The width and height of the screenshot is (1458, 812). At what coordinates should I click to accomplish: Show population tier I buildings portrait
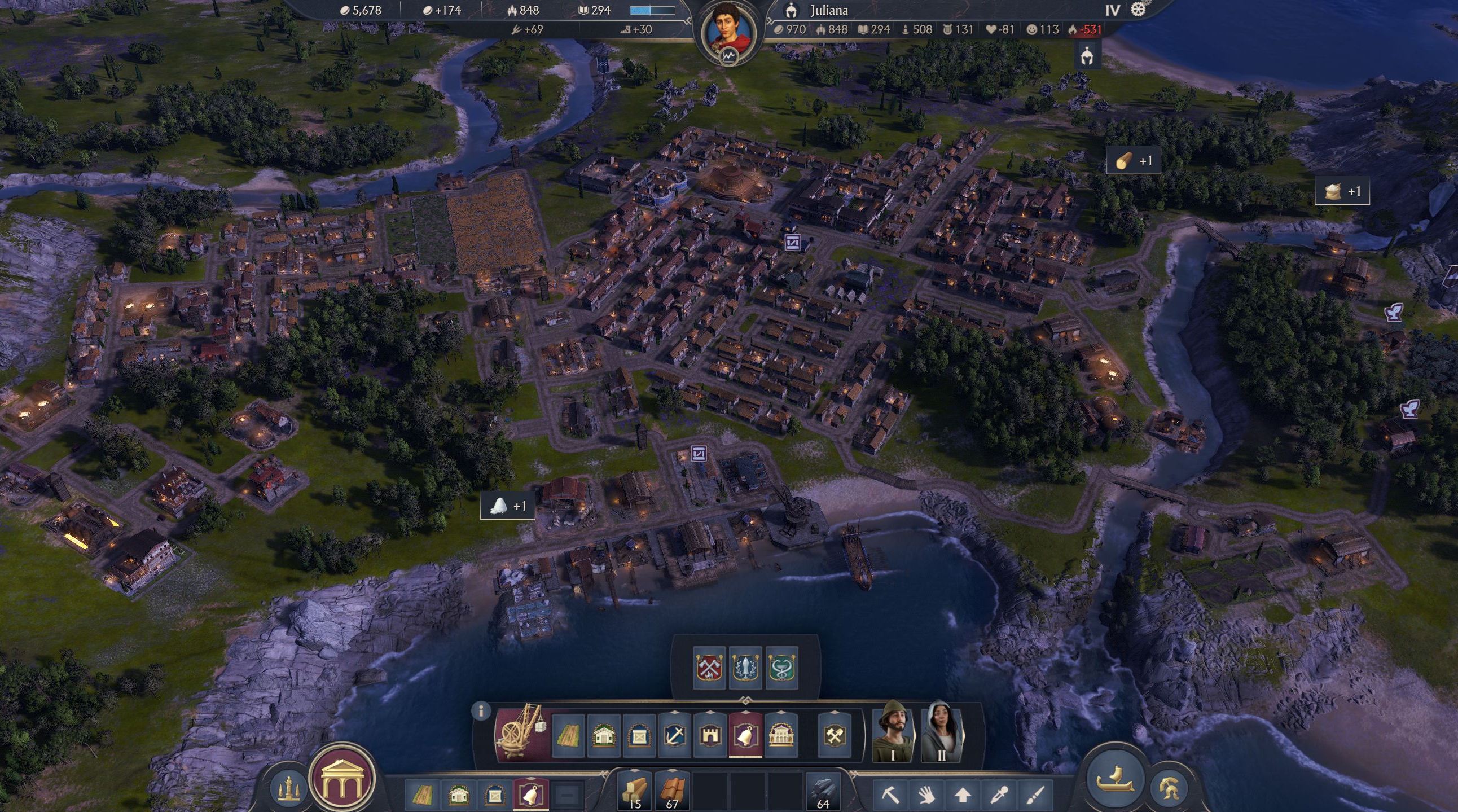[893, 732]
